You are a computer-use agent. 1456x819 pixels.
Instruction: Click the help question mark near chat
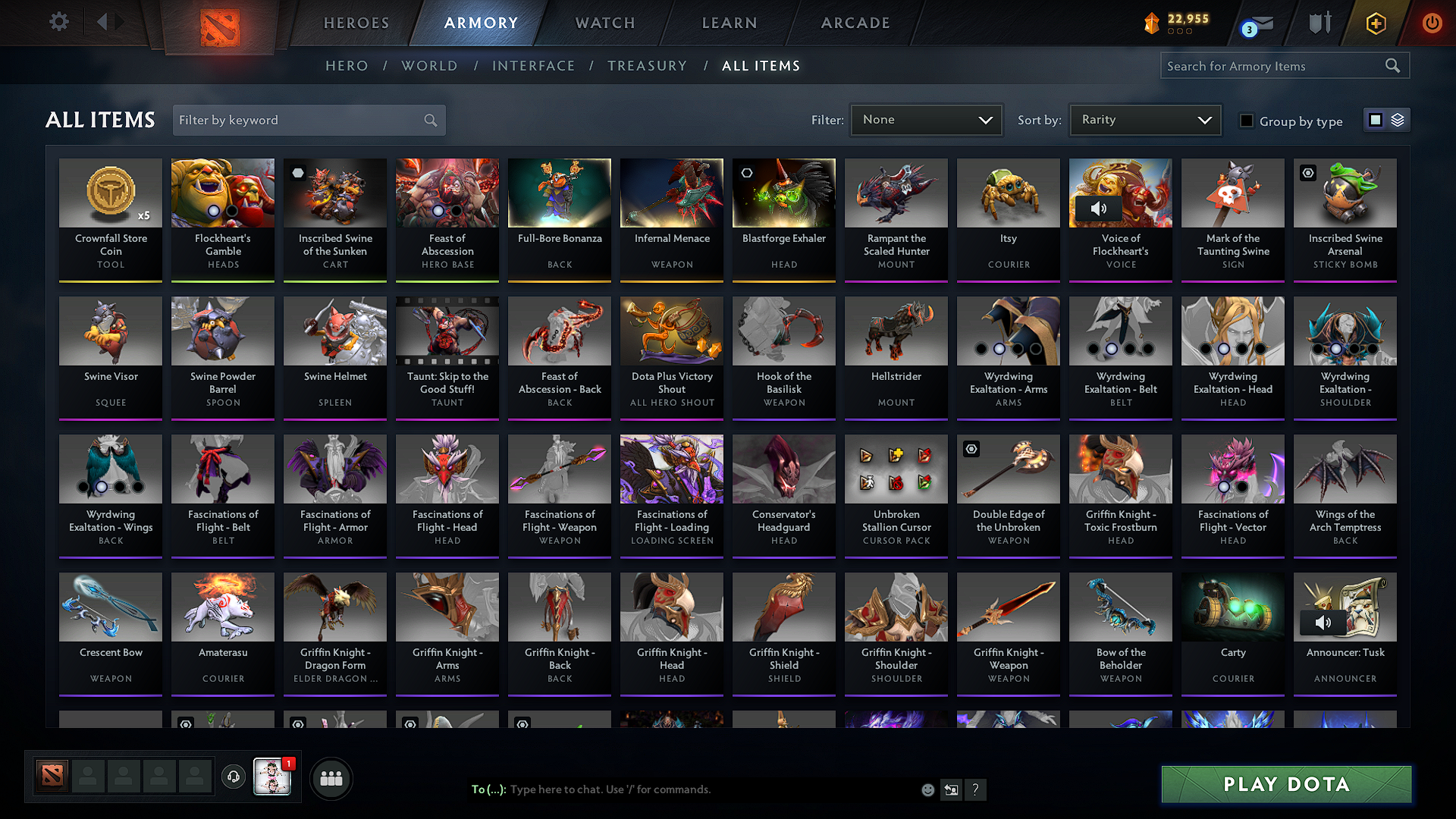976,789
